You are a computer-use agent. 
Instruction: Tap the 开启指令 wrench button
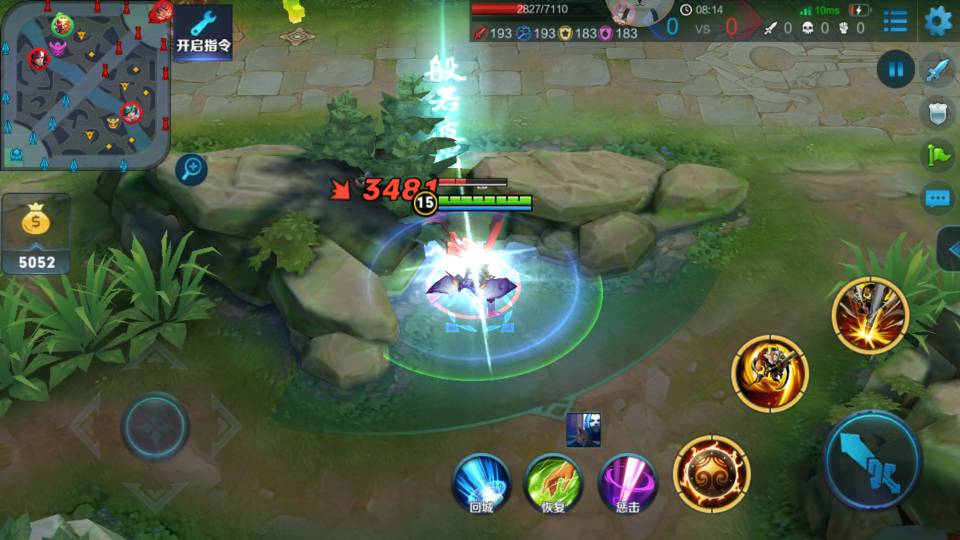[x=203, y=32]
